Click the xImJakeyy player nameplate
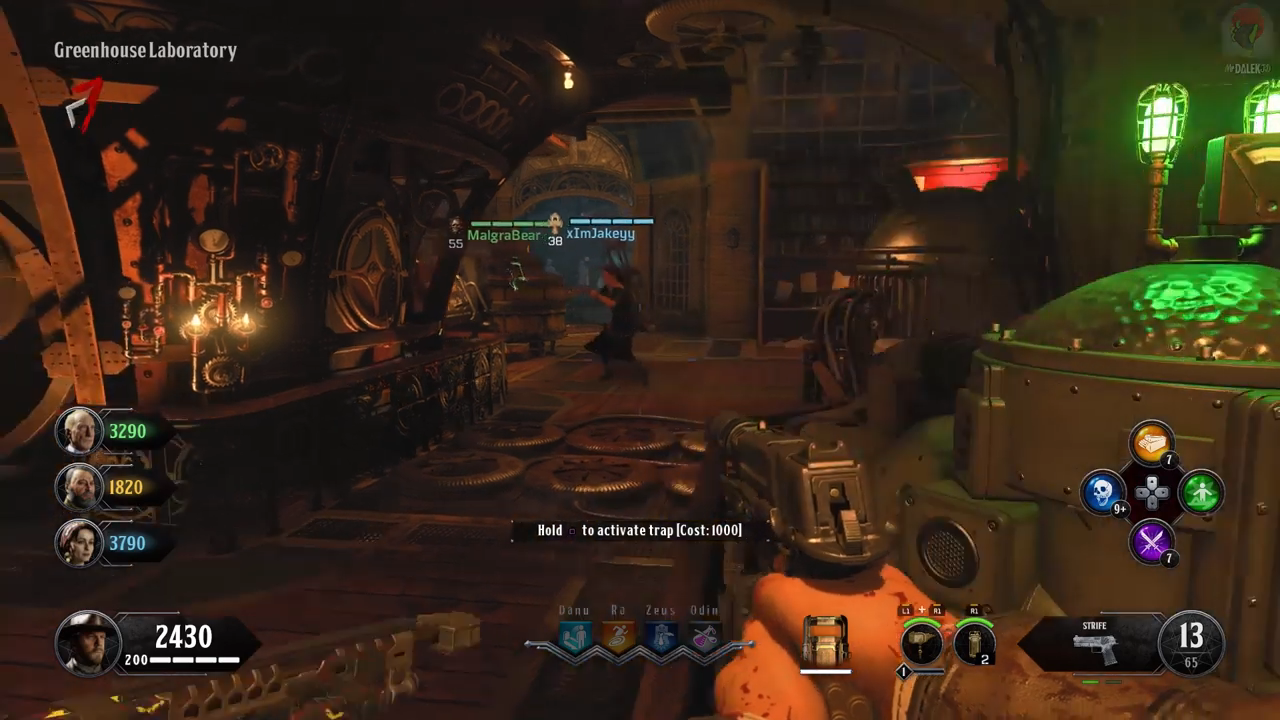This screenshot has height=720, width=1280. [600, 234]
